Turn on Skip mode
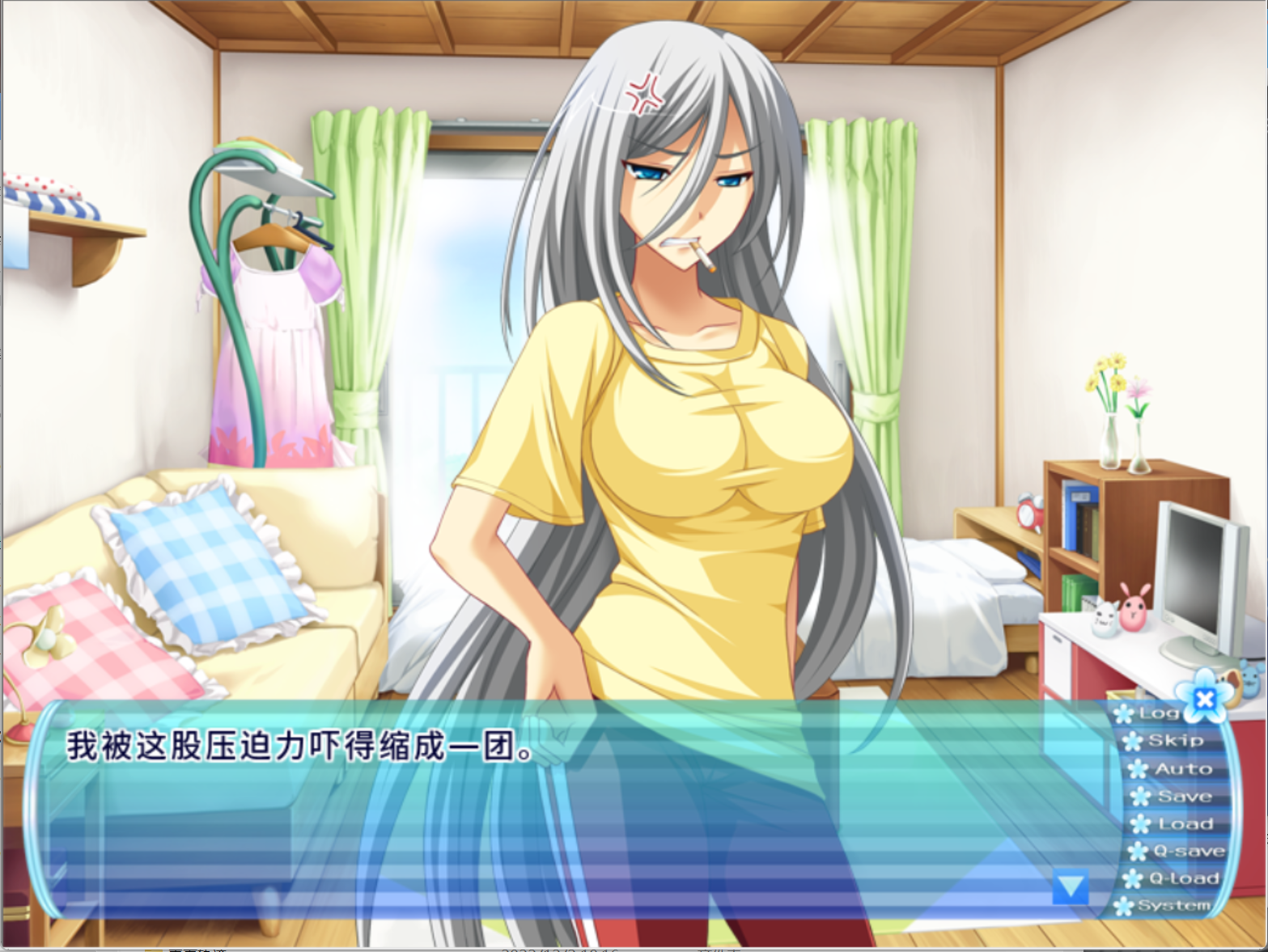The height and width of the screenshot is (952, 1268). click(1175, 741)
